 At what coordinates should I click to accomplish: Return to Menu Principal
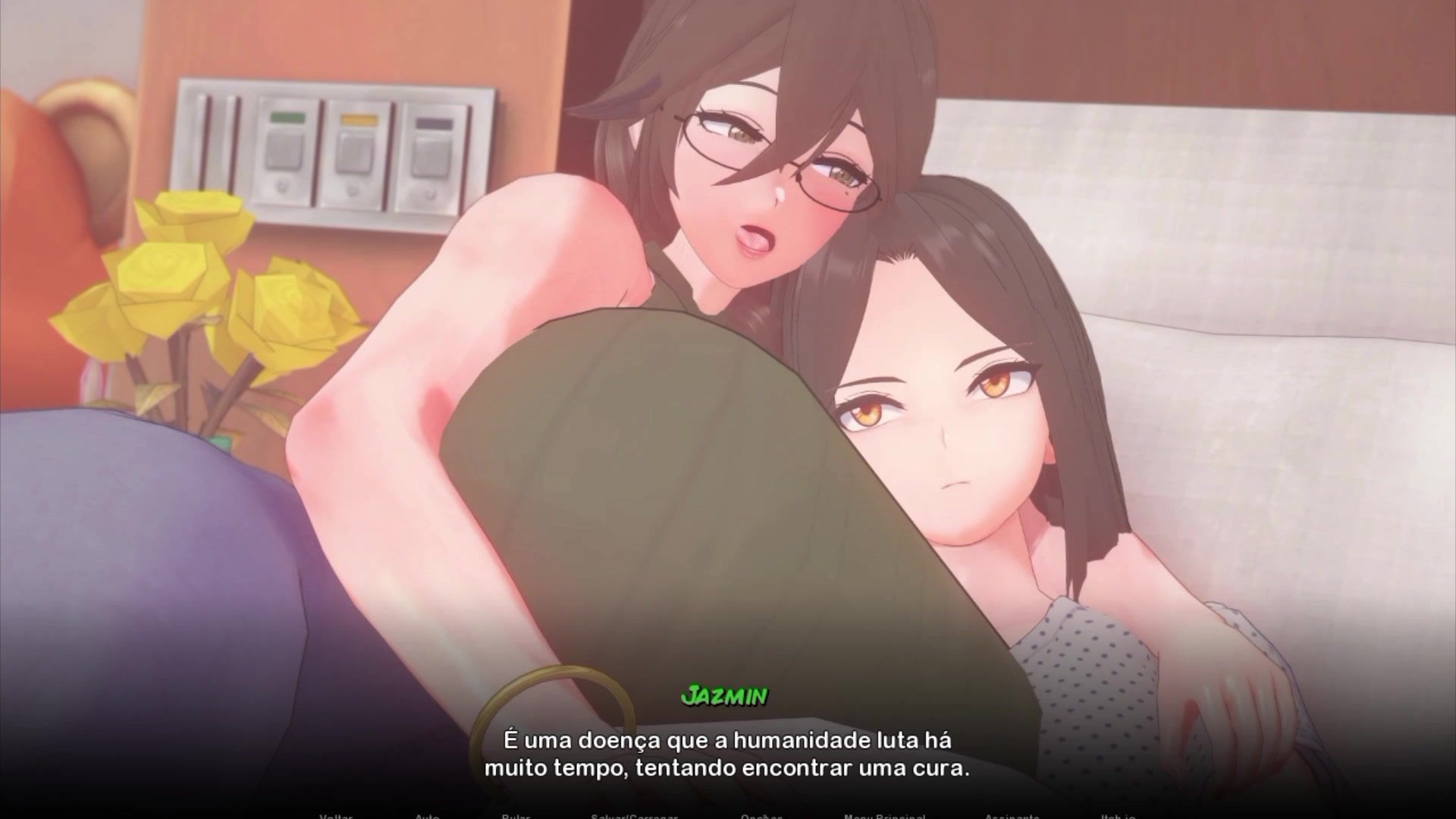click(884, 816)
